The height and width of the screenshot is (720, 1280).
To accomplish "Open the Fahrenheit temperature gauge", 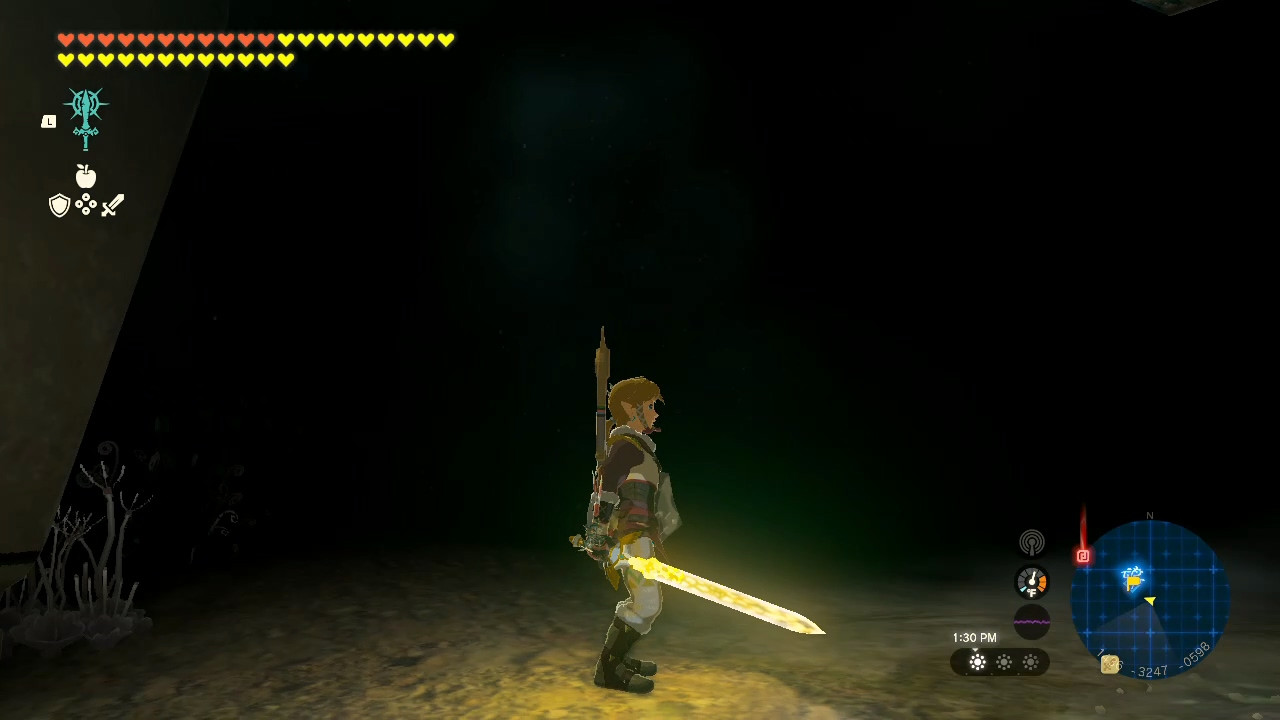I will click(x=1031, y=581).
